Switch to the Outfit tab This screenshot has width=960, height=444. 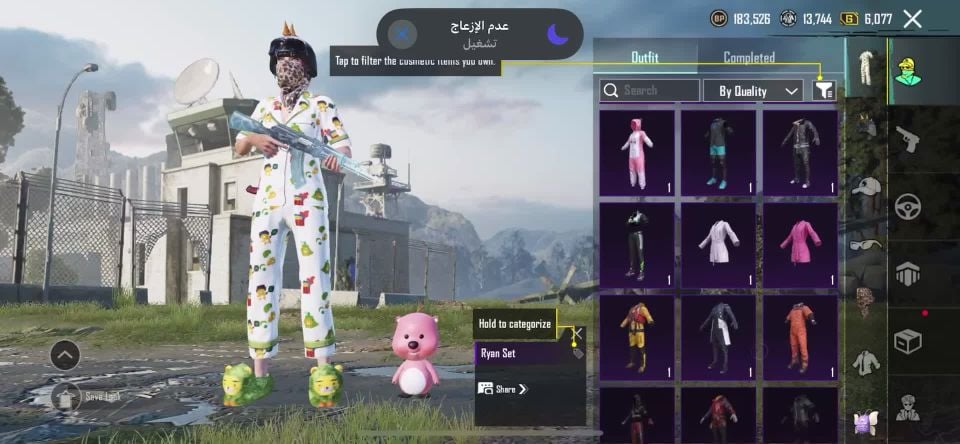pyautogui.click(x=644, y=58)
